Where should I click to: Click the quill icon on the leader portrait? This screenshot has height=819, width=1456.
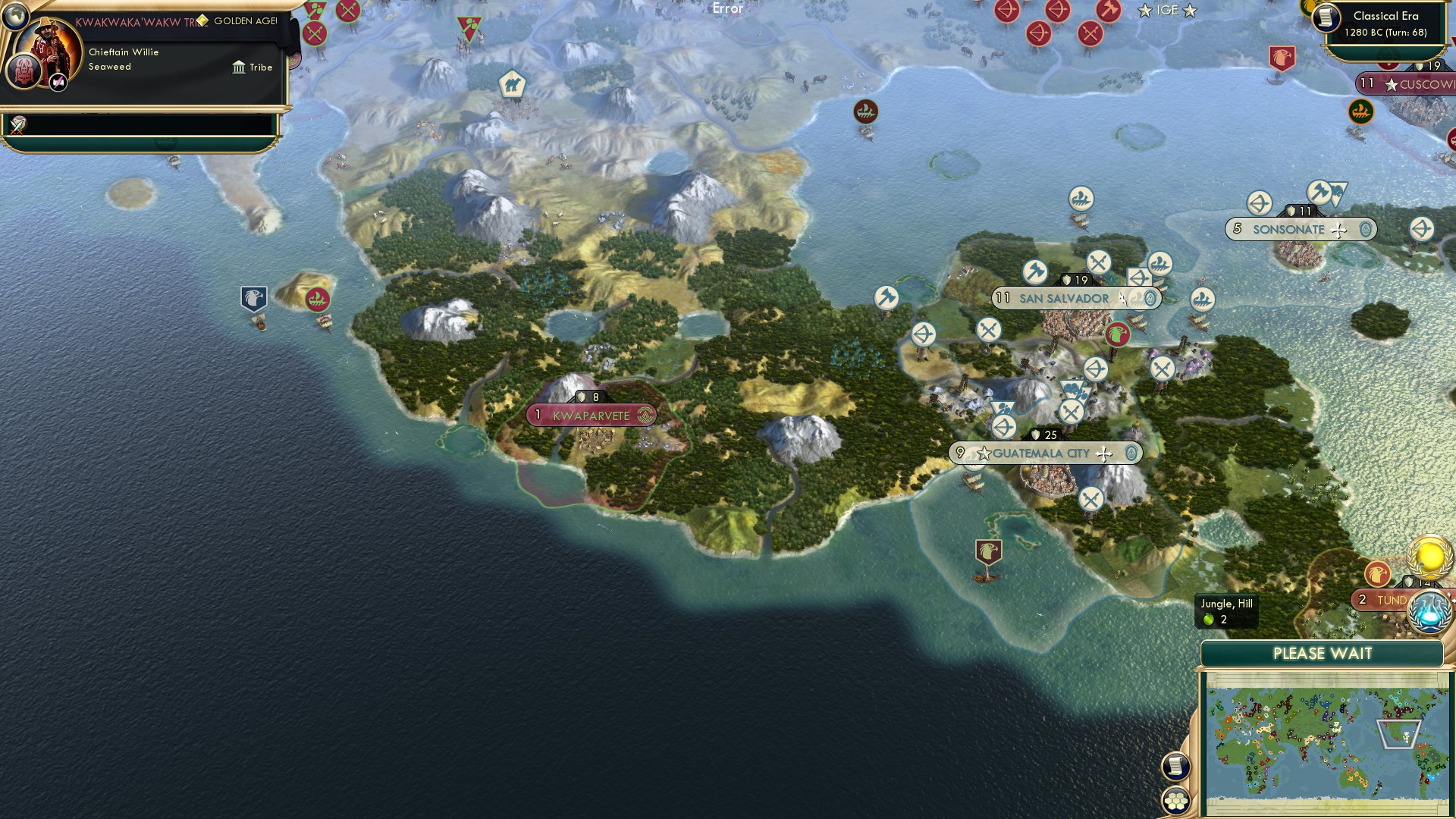59,82
